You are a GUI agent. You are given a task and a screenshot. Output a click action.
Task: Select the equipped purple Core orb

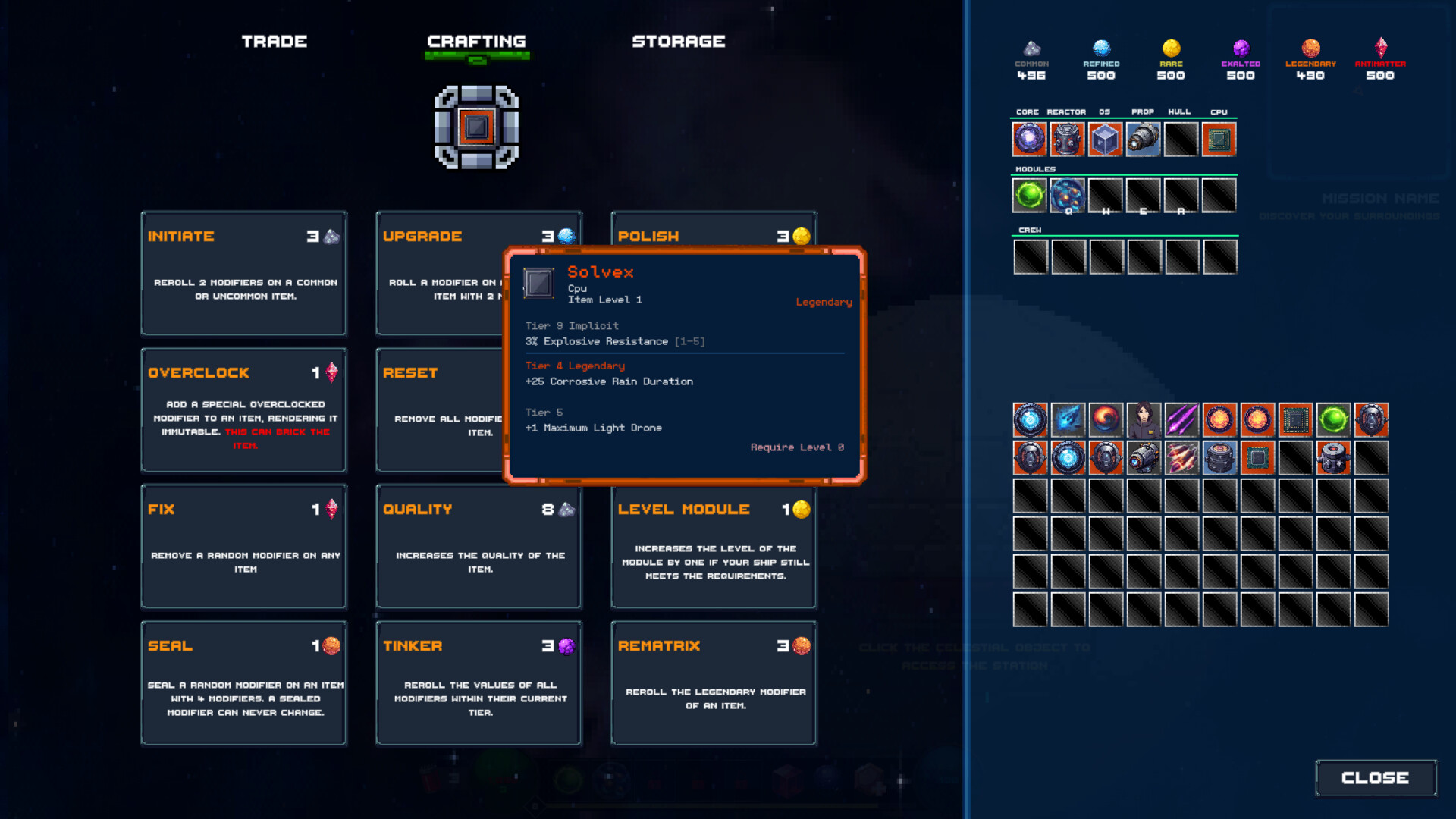[1029, 139]
